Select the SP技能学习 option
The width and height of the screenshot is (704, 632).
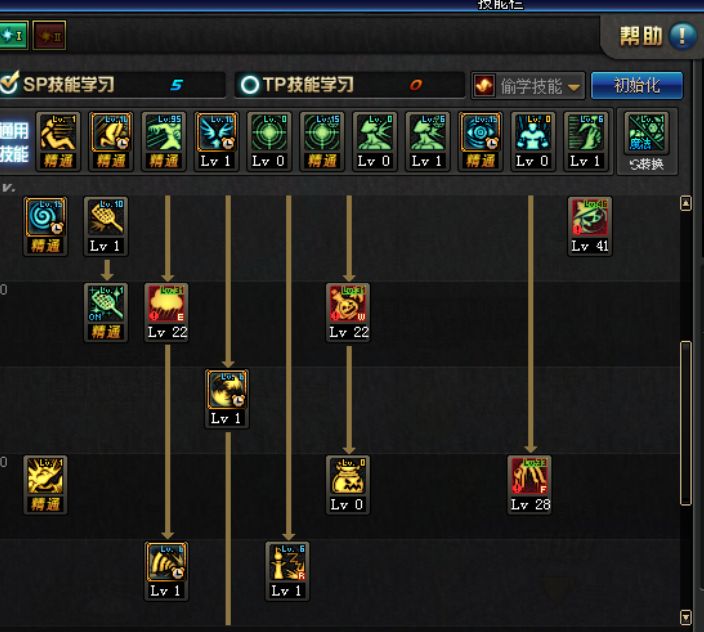pyautogui.click(x=61, y=85)
